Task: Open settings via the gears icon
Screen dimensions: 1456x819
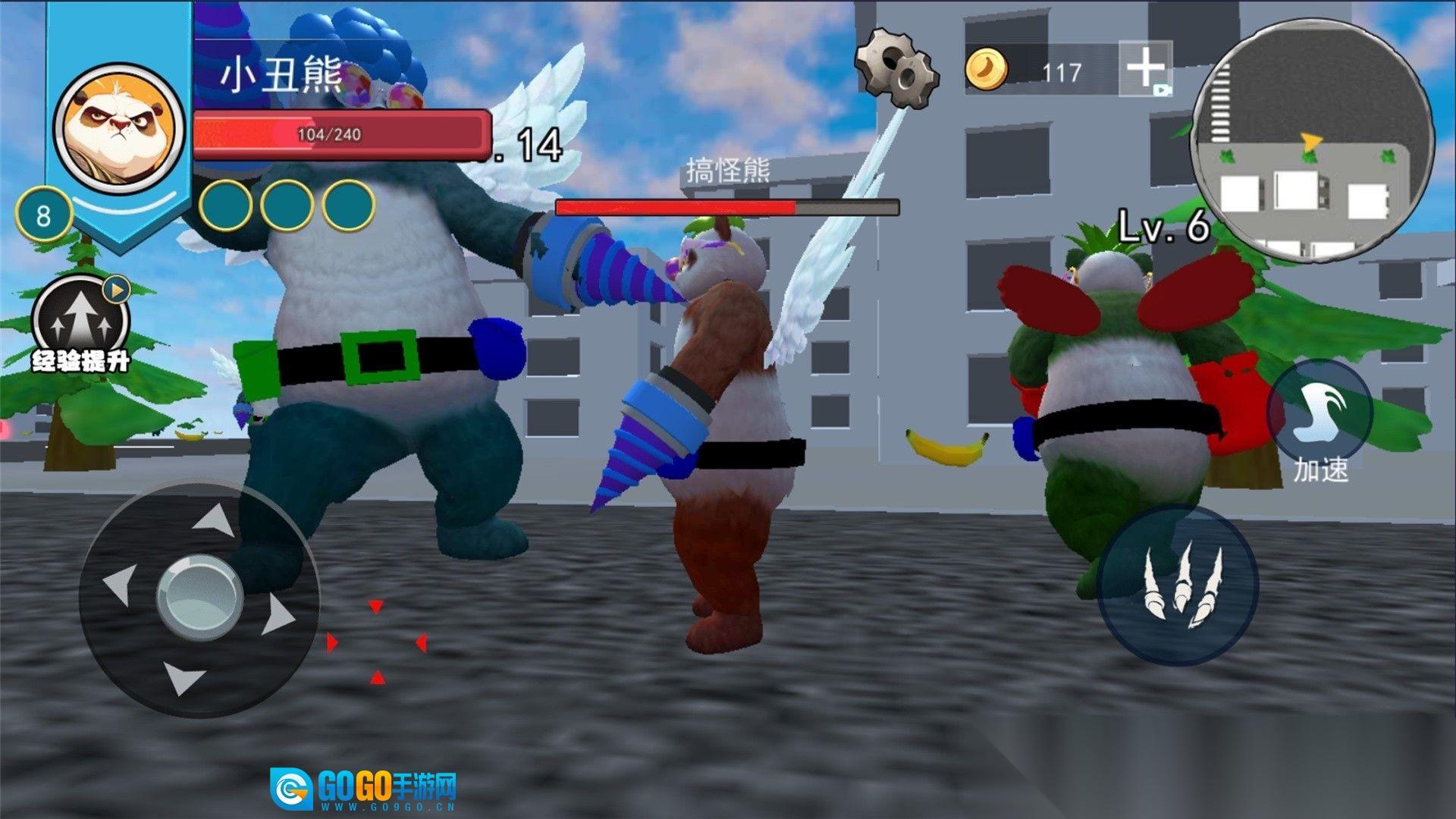Action: [897, 67]
